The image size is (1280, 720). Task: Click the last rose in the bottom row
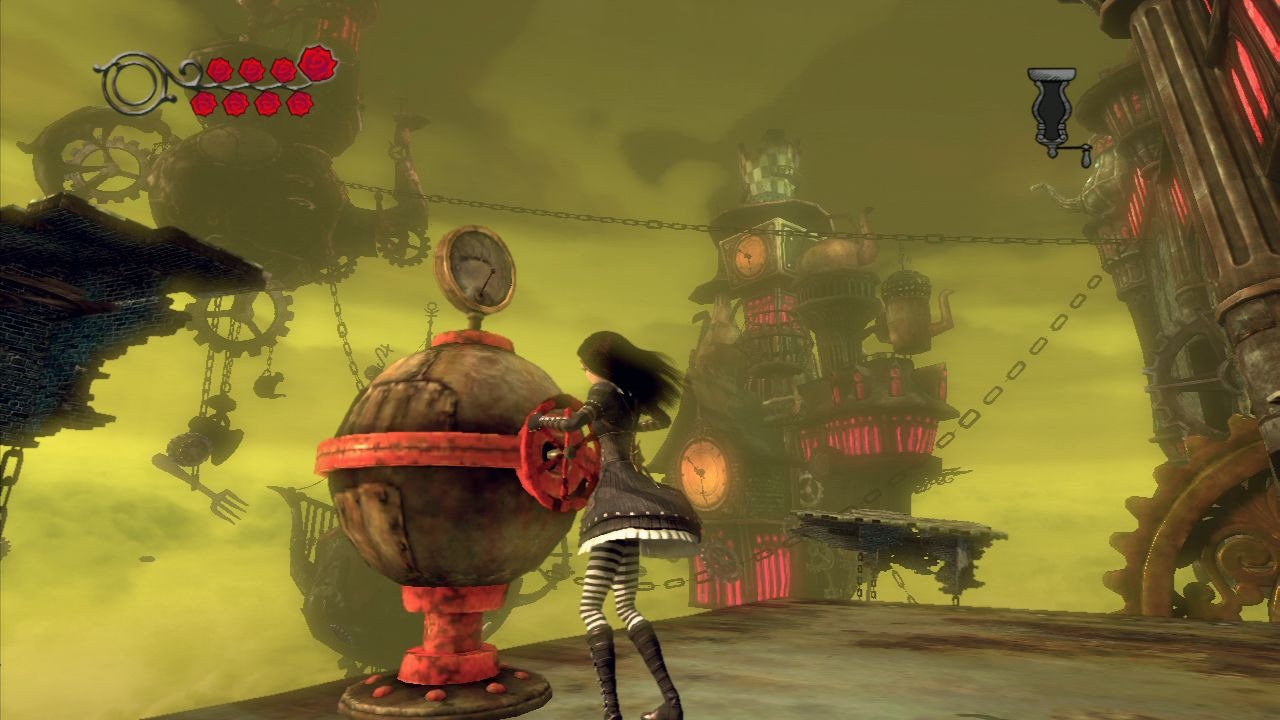(301, 103)
